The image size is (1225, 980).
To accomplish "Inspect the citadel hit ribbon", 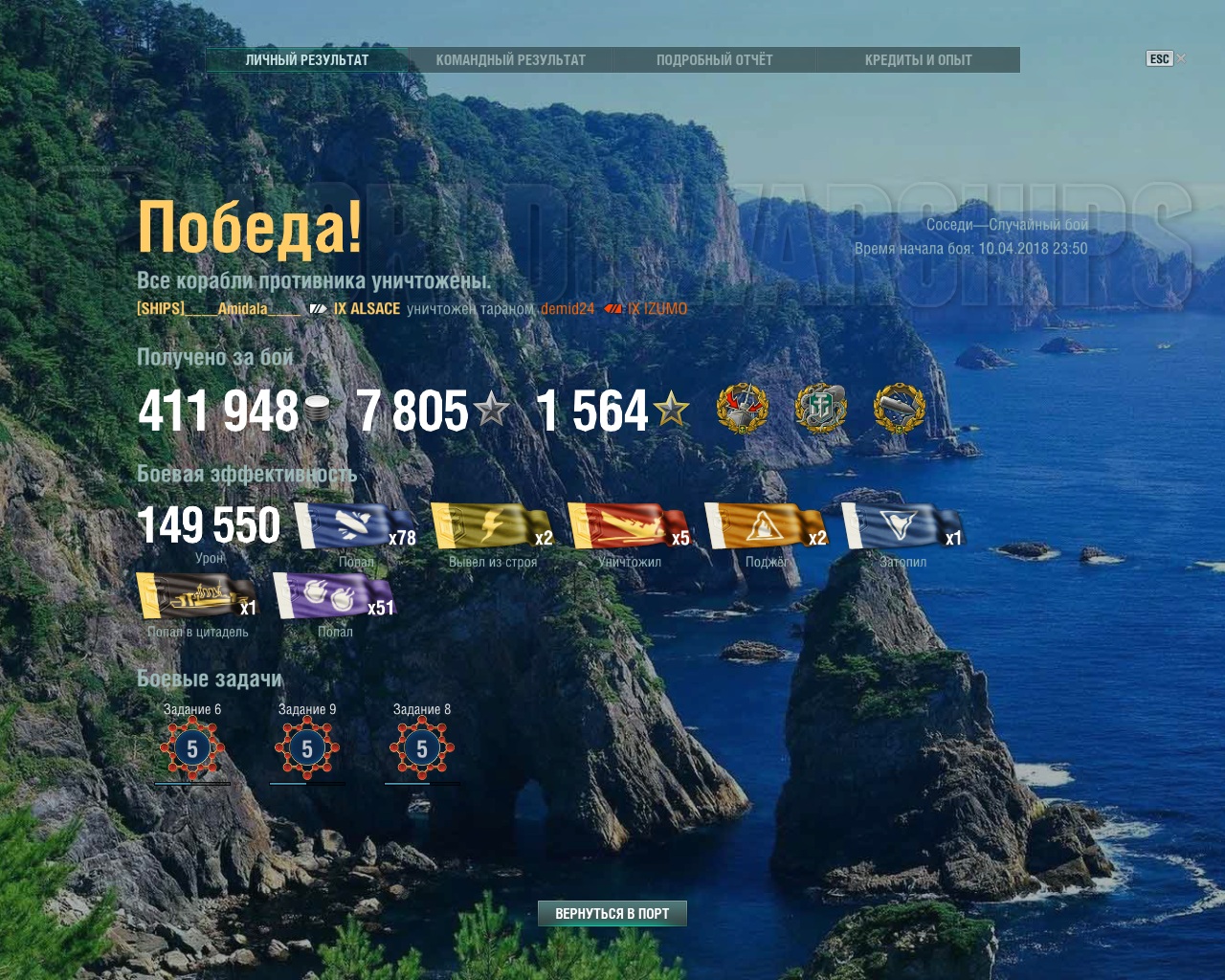I will click(x=196, y=596).
